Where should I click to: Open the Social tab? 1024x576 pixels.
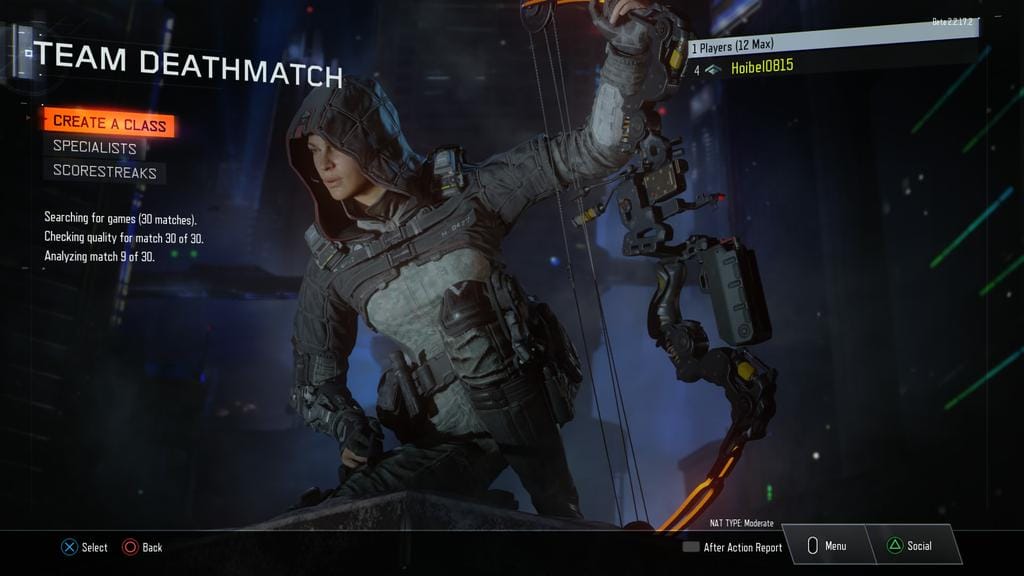point(911,546)
